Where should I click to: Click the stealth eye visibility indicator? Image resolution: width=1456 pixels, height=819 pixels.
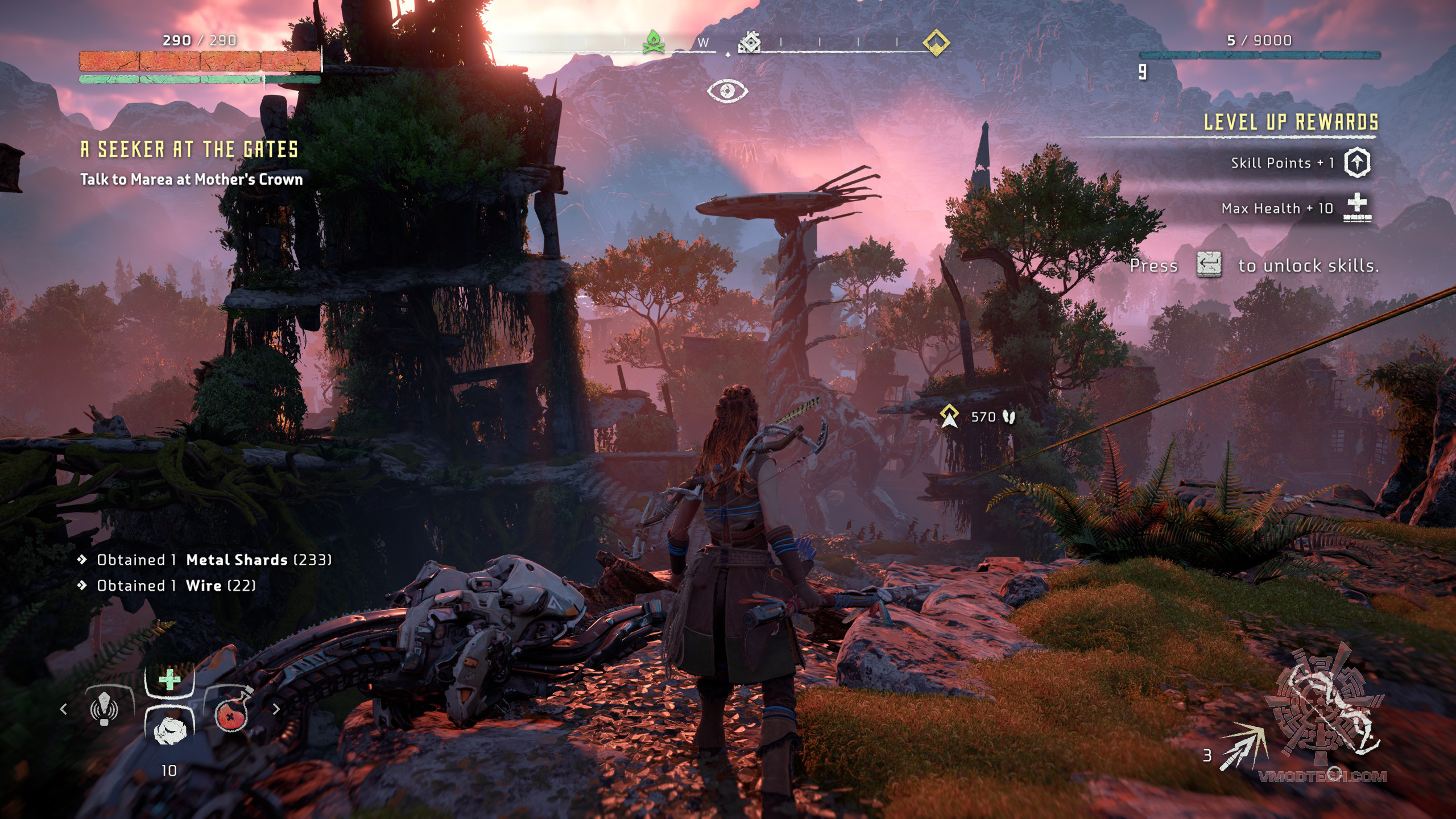[x=727, y=91]
